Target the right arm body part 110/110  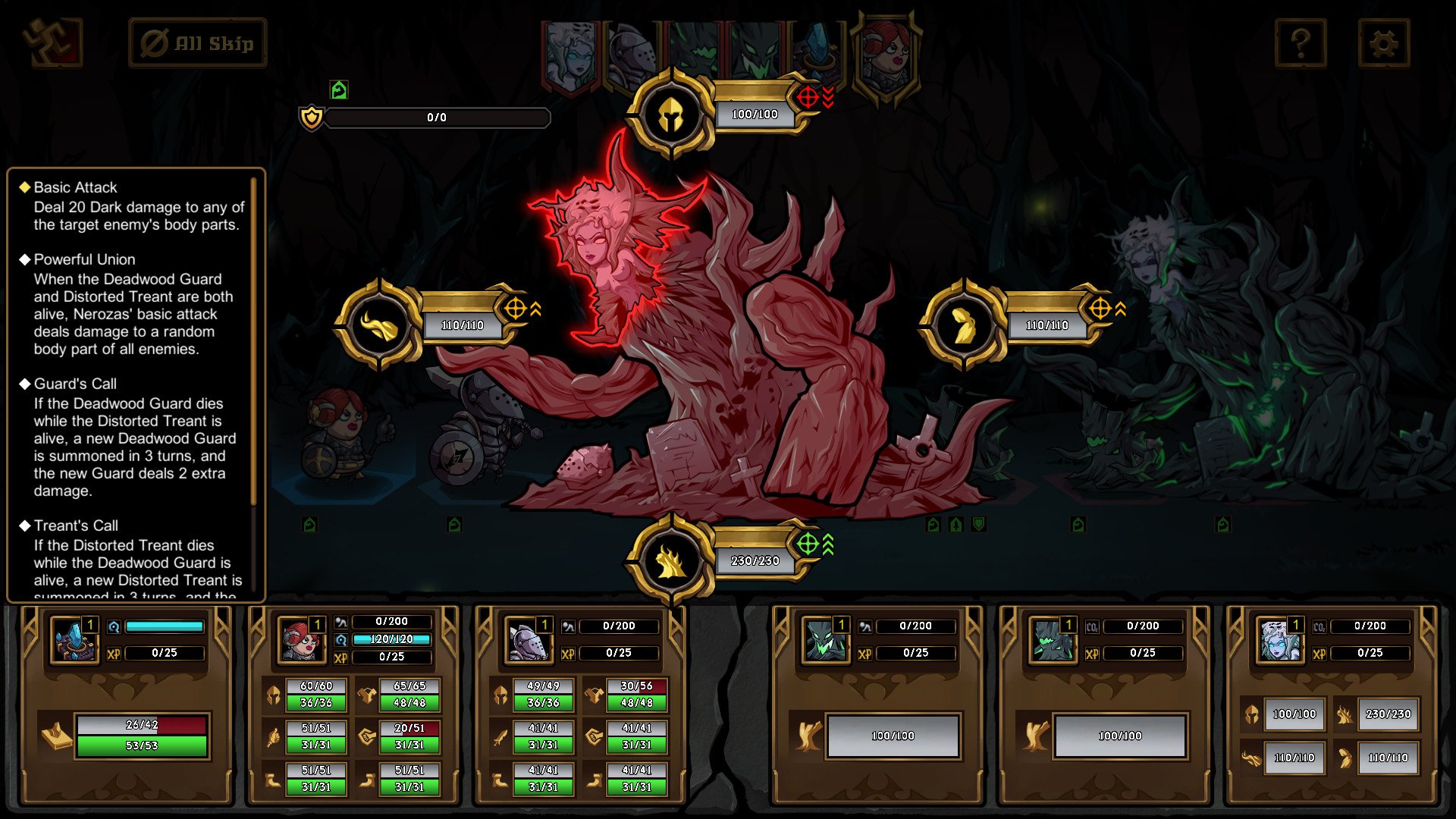coord(963,325)
